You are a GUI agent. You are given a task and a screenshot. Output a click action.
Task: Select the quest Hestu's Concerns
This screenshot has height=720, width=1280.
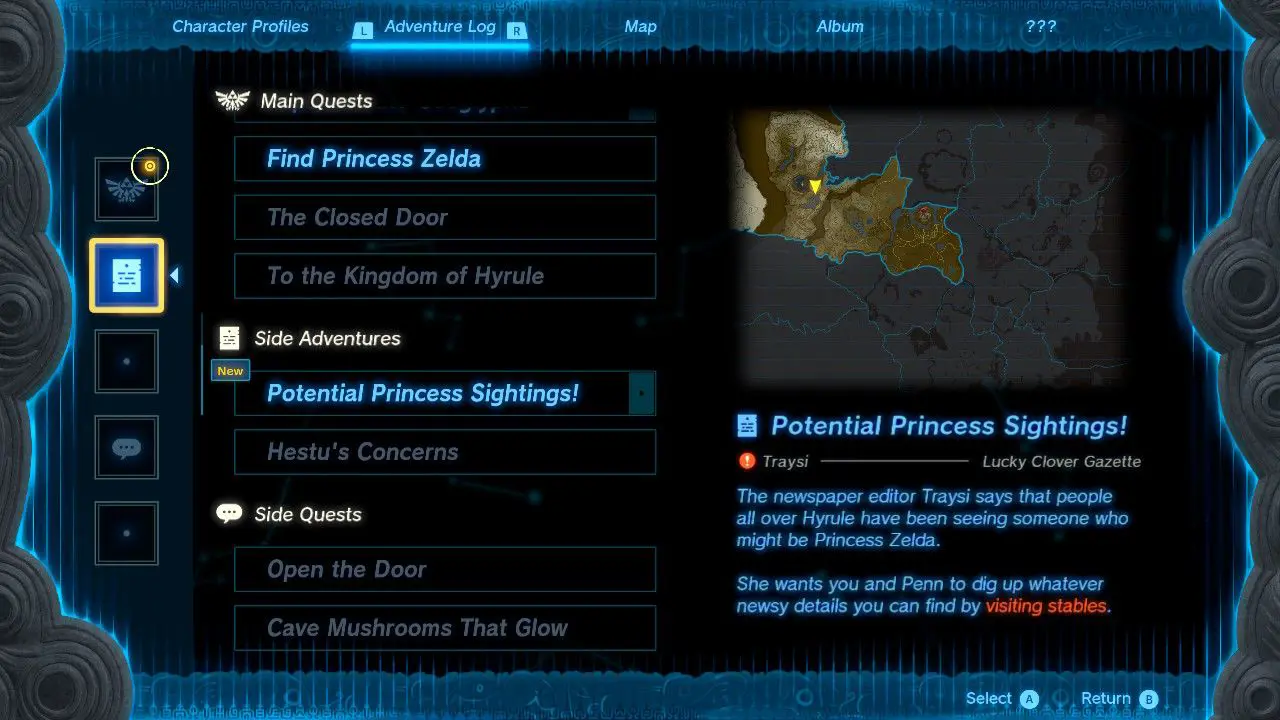444,452
